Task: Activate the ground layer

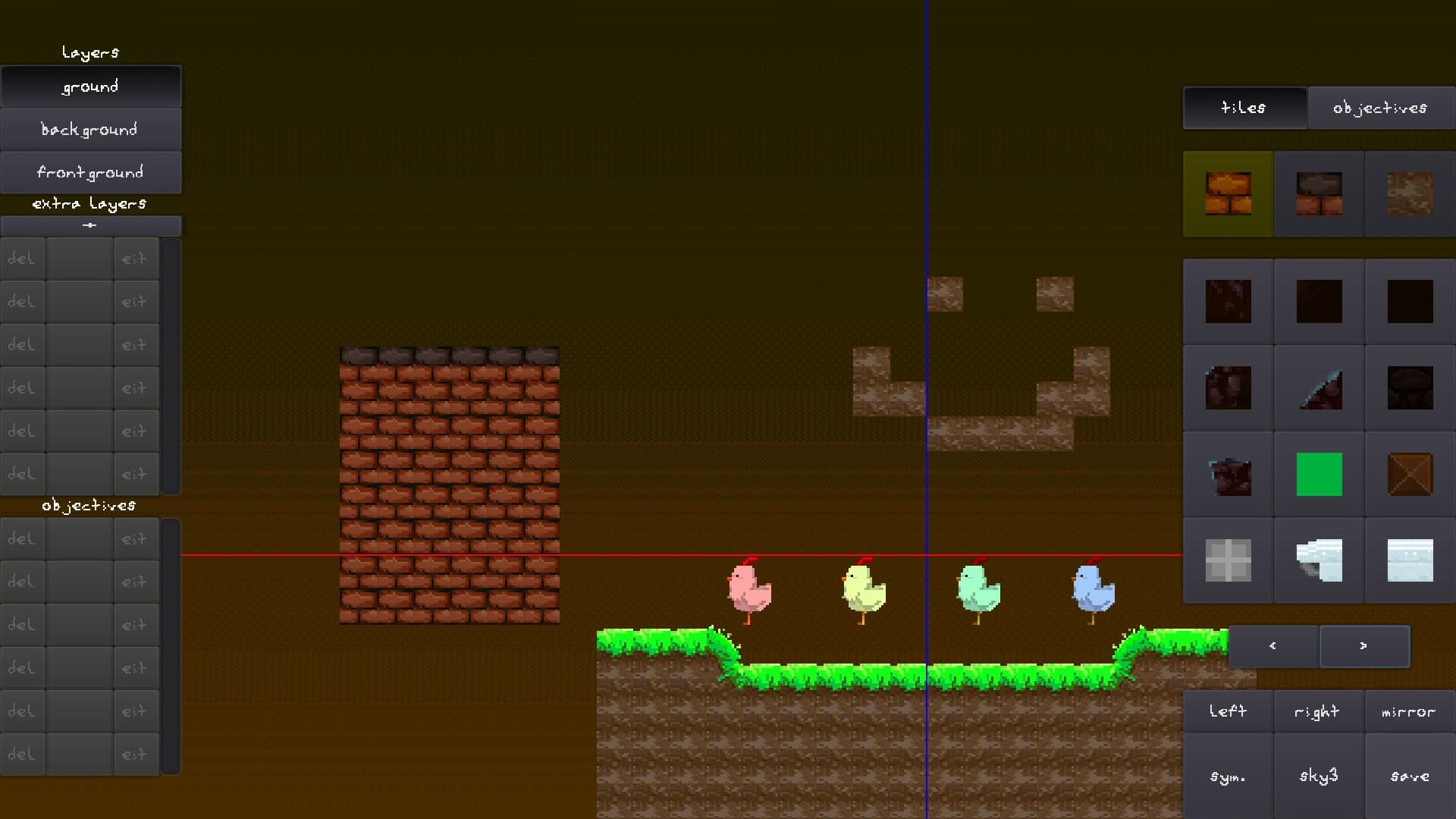Action: pyautogui.click(x=89, y=86)
